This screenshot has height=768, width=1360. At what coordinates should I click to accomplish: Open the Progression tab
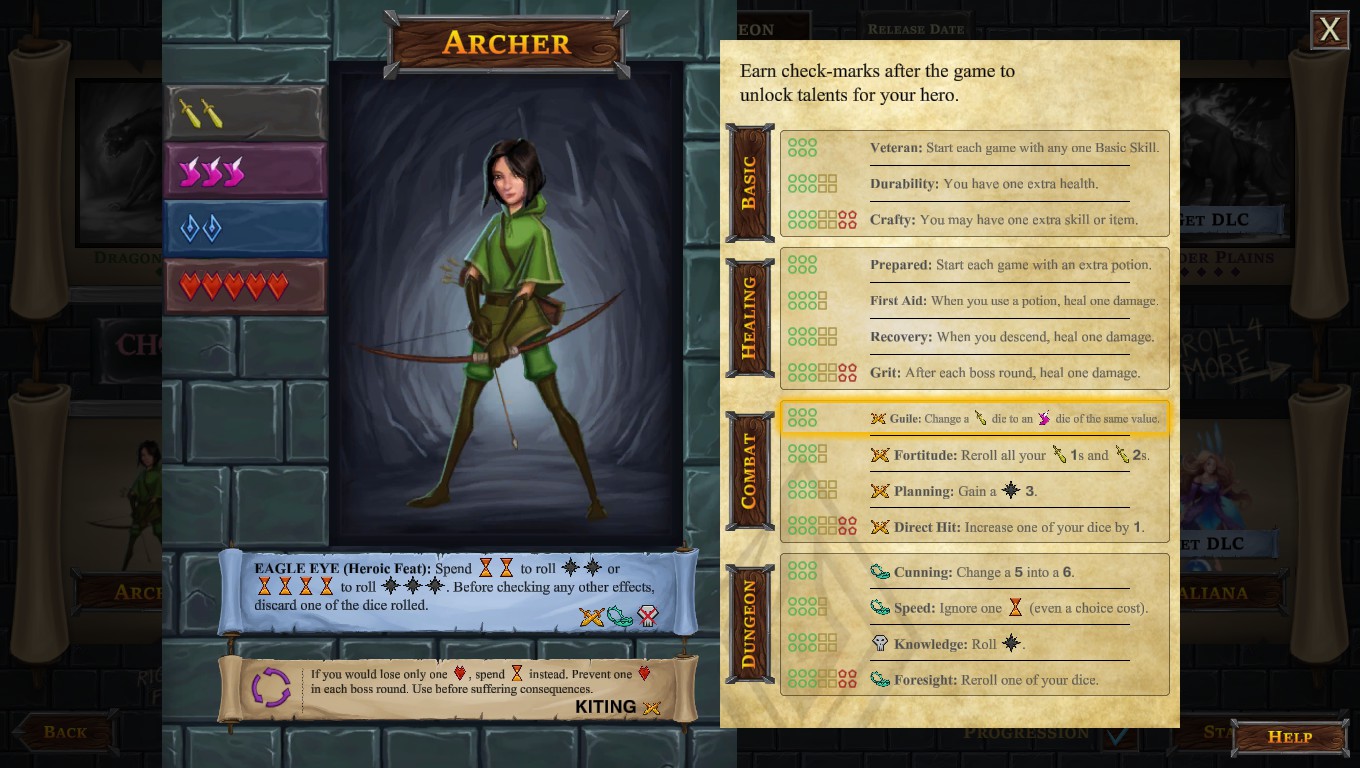click(1026, 732)
